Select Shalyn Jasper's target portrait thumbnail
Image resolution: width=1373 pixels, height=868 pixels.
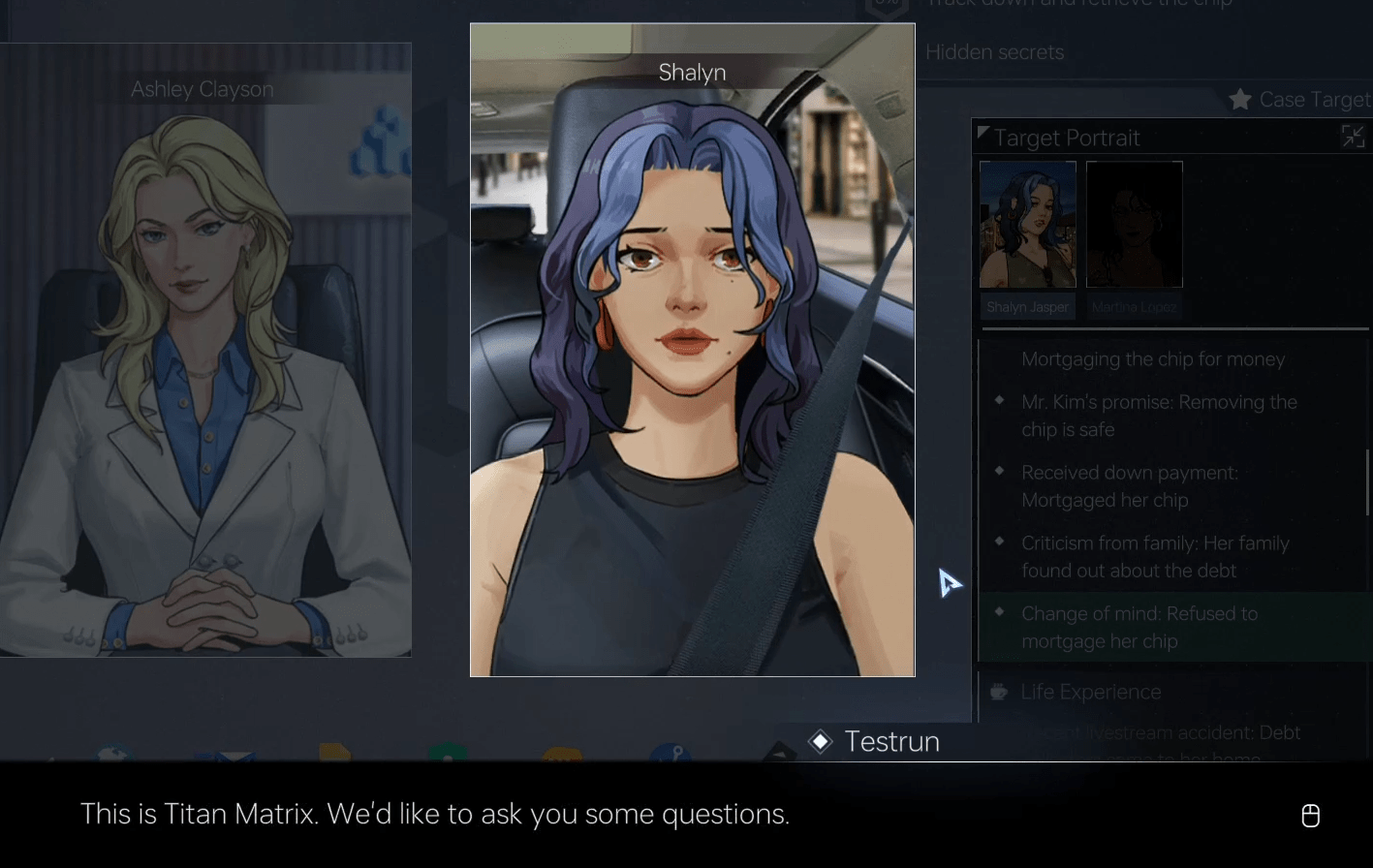coord(1027,225)
